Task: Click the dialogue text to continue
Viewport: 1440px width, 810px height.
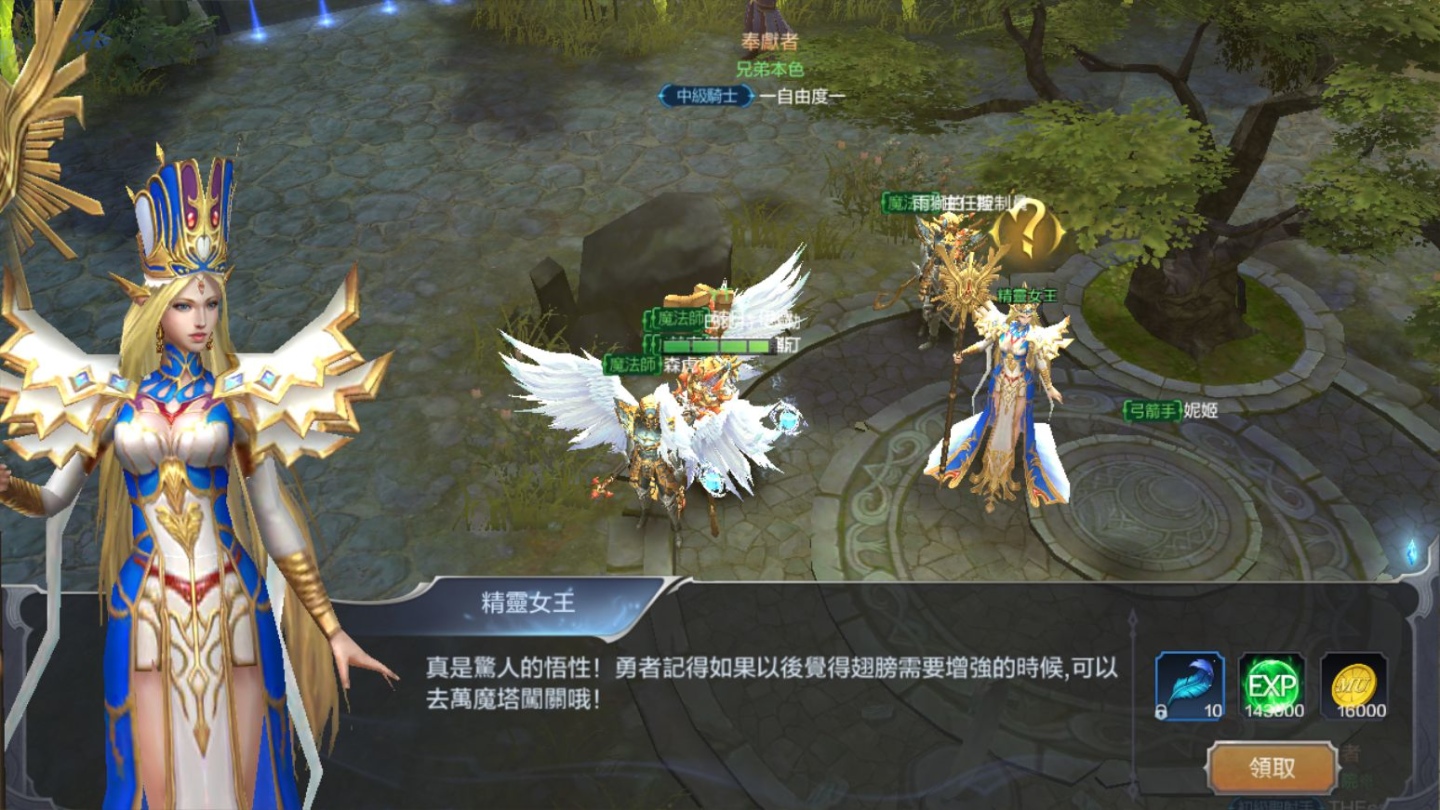Action: click(770, 690)
